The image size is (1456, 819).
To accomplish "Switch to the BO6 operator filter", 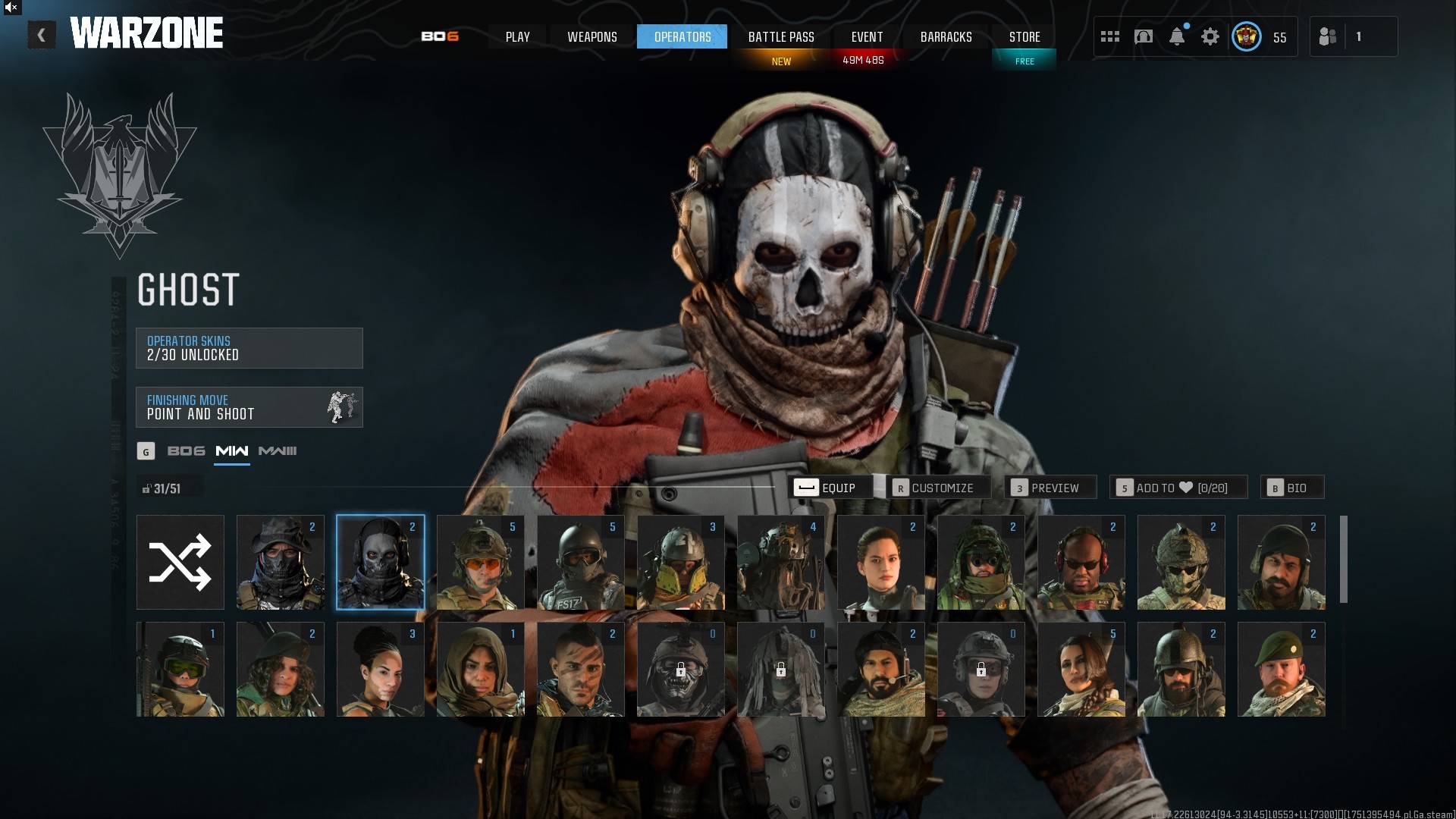I will click(x=186, y=451).
